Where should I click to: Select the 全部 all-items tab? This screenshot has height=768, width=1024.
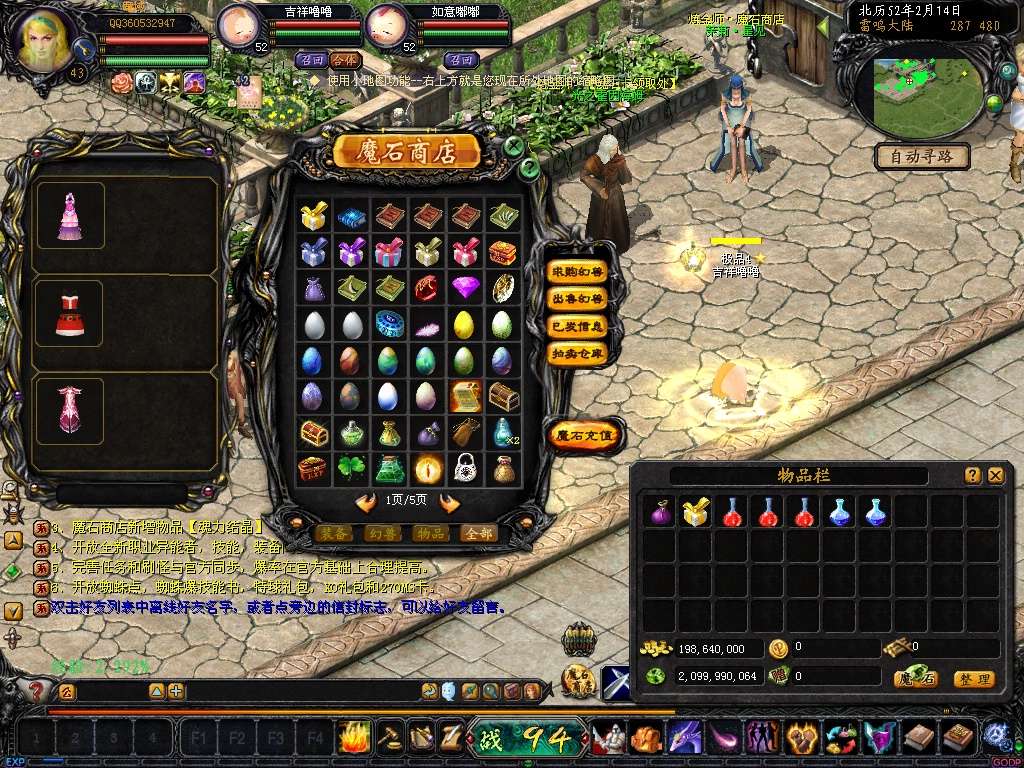[479, 534]
